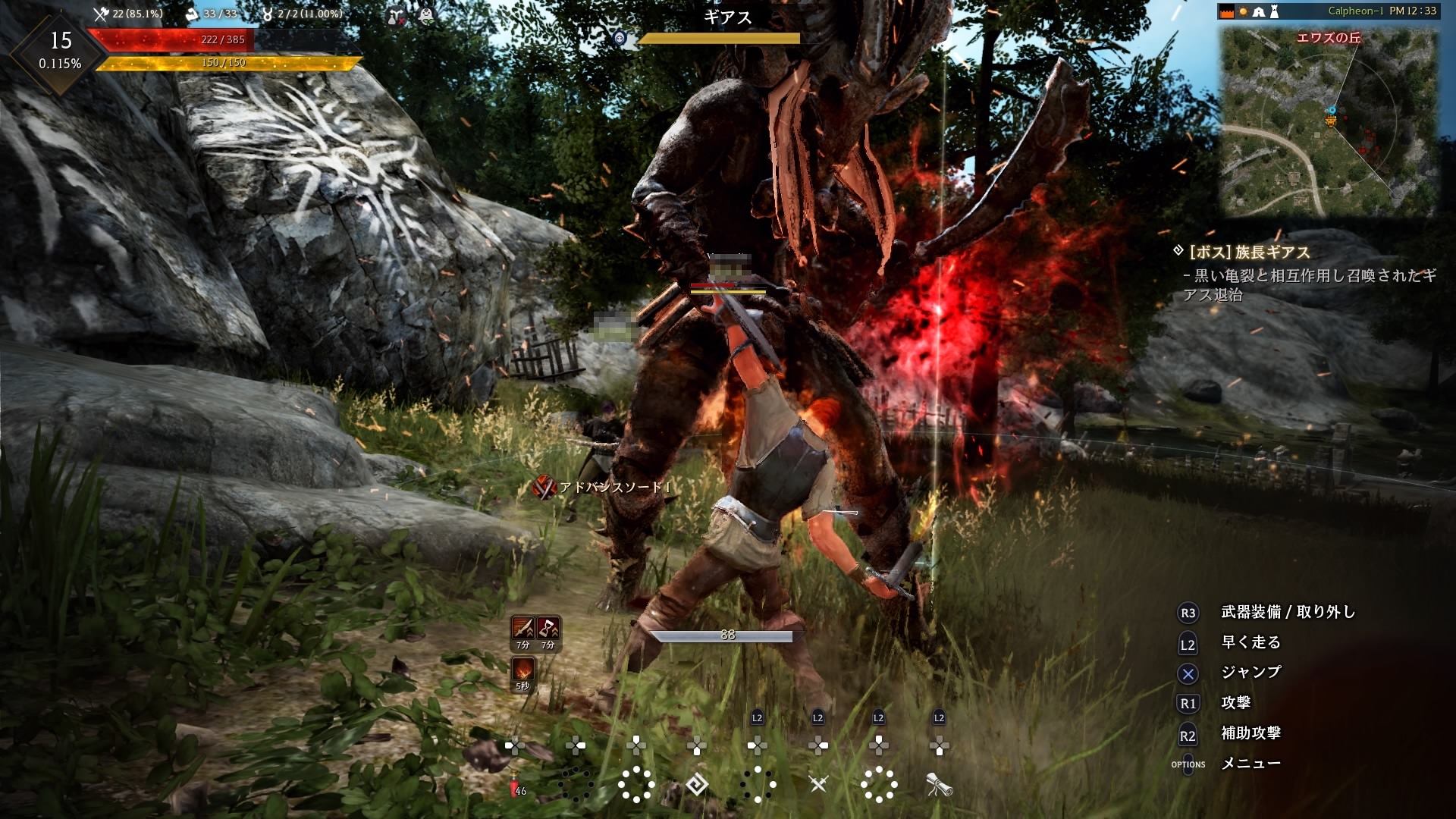The image size is (1456, 819).
Task: Click the white rook tower icon
Action: tap(1275, 11)
